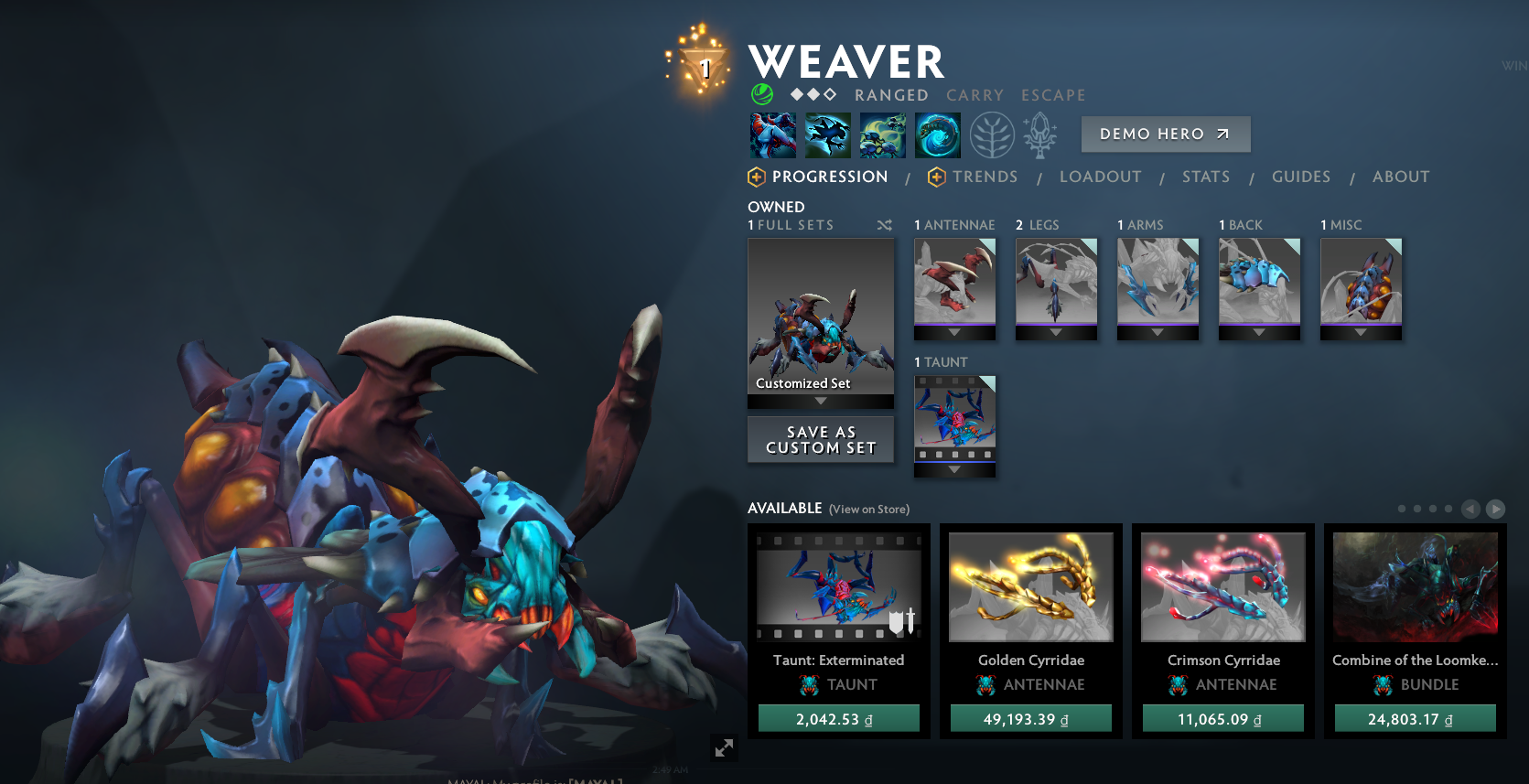Select Weaver's The Swarm ability icon

coord(771,134)
